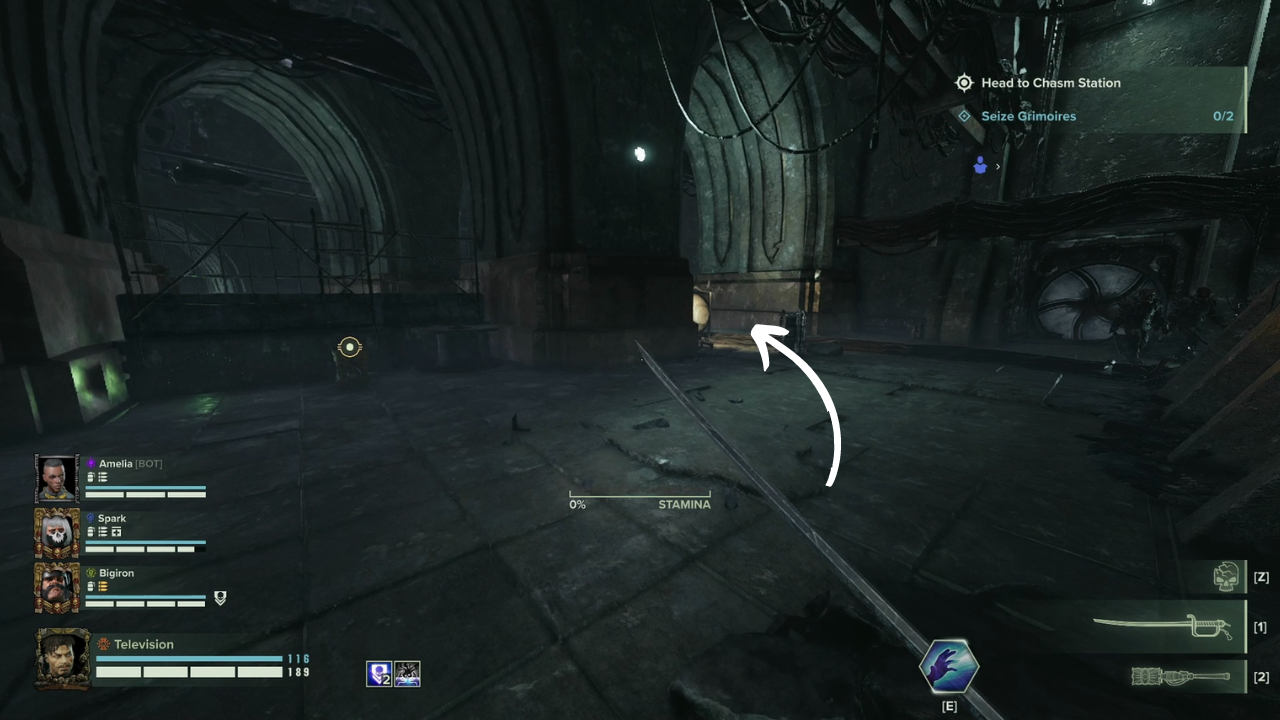This screenshot has height=720, width=1280.
Task: Click the medkit icon under Spark's name
Action: pyautogui.click(x=117, y=532)
